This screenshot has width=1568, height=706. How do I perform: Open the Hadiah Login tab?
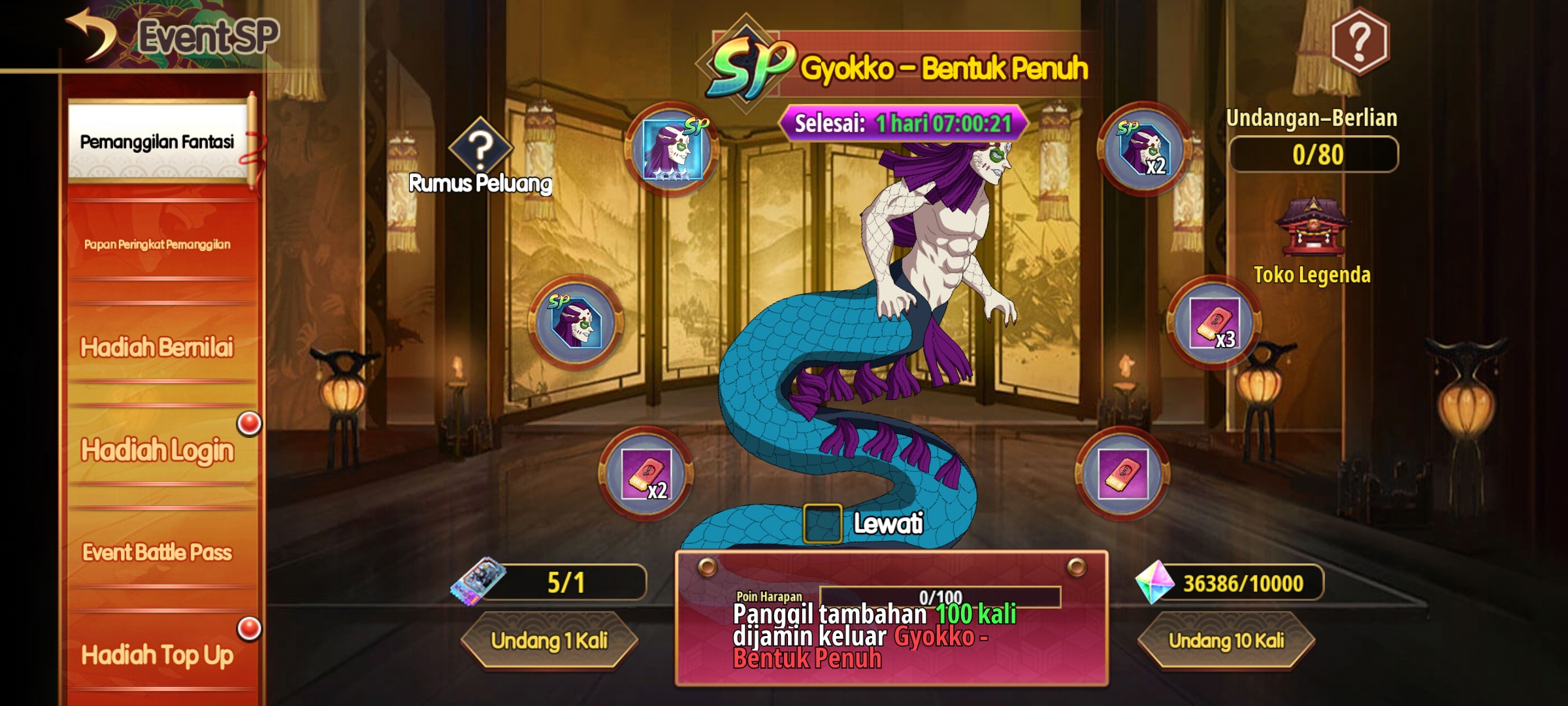(x=157, y=450)
